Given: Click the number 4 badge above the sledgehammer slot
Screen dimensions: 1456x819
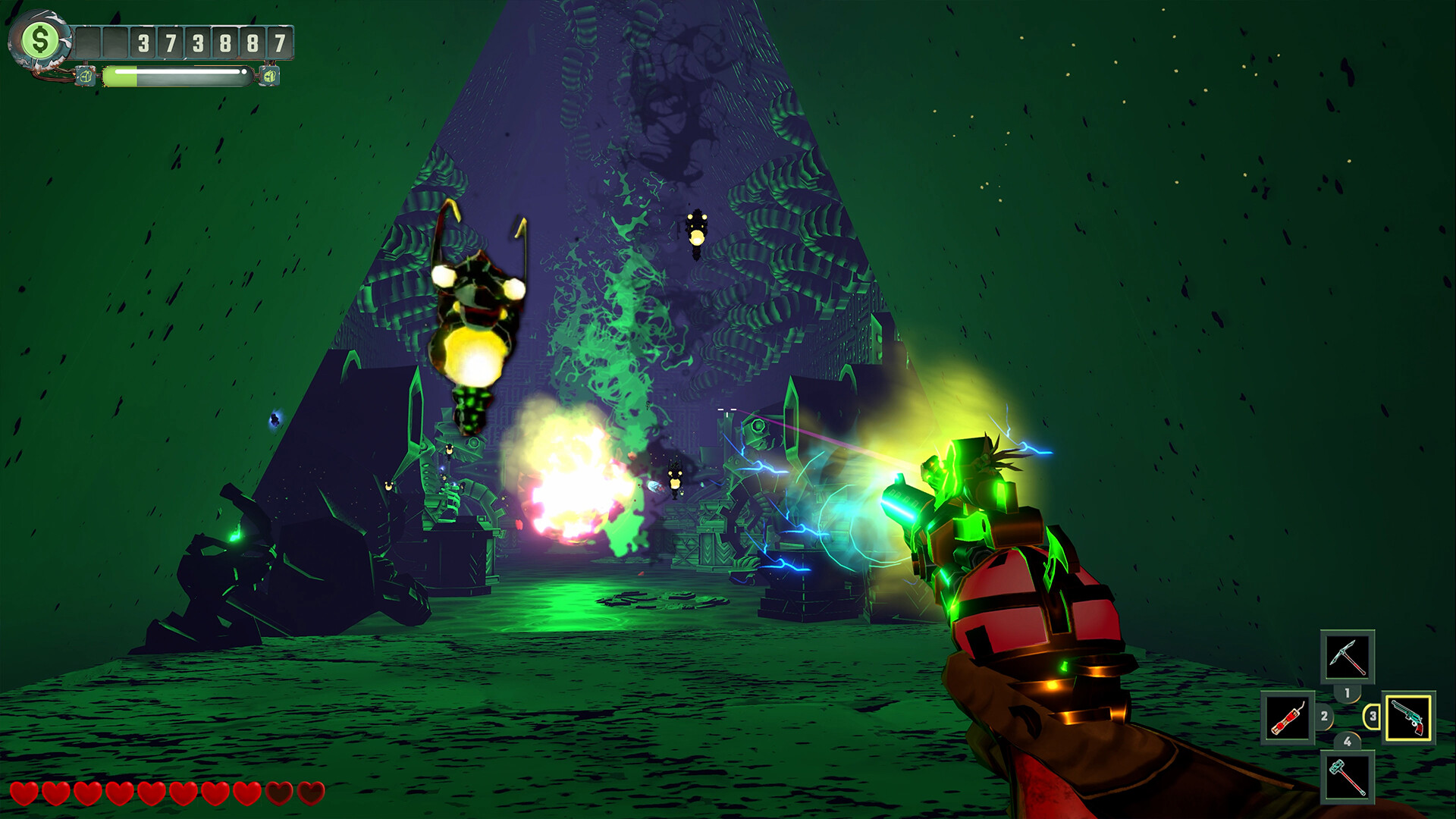Looking at the screenshot, I should click(1348, 741).
